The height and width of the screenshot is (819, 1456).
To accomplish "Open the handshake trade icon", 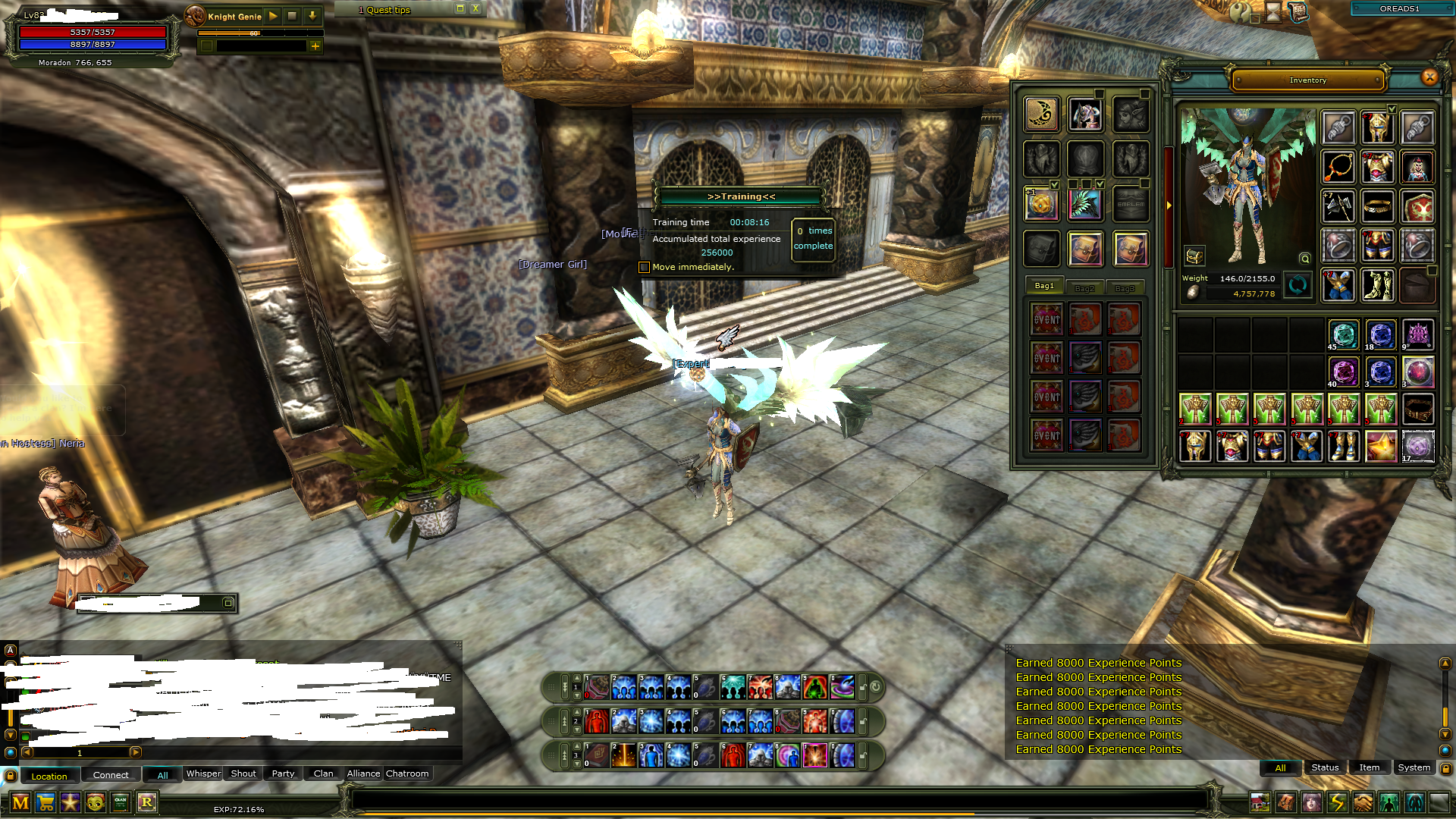I will tap(1363, 802).
